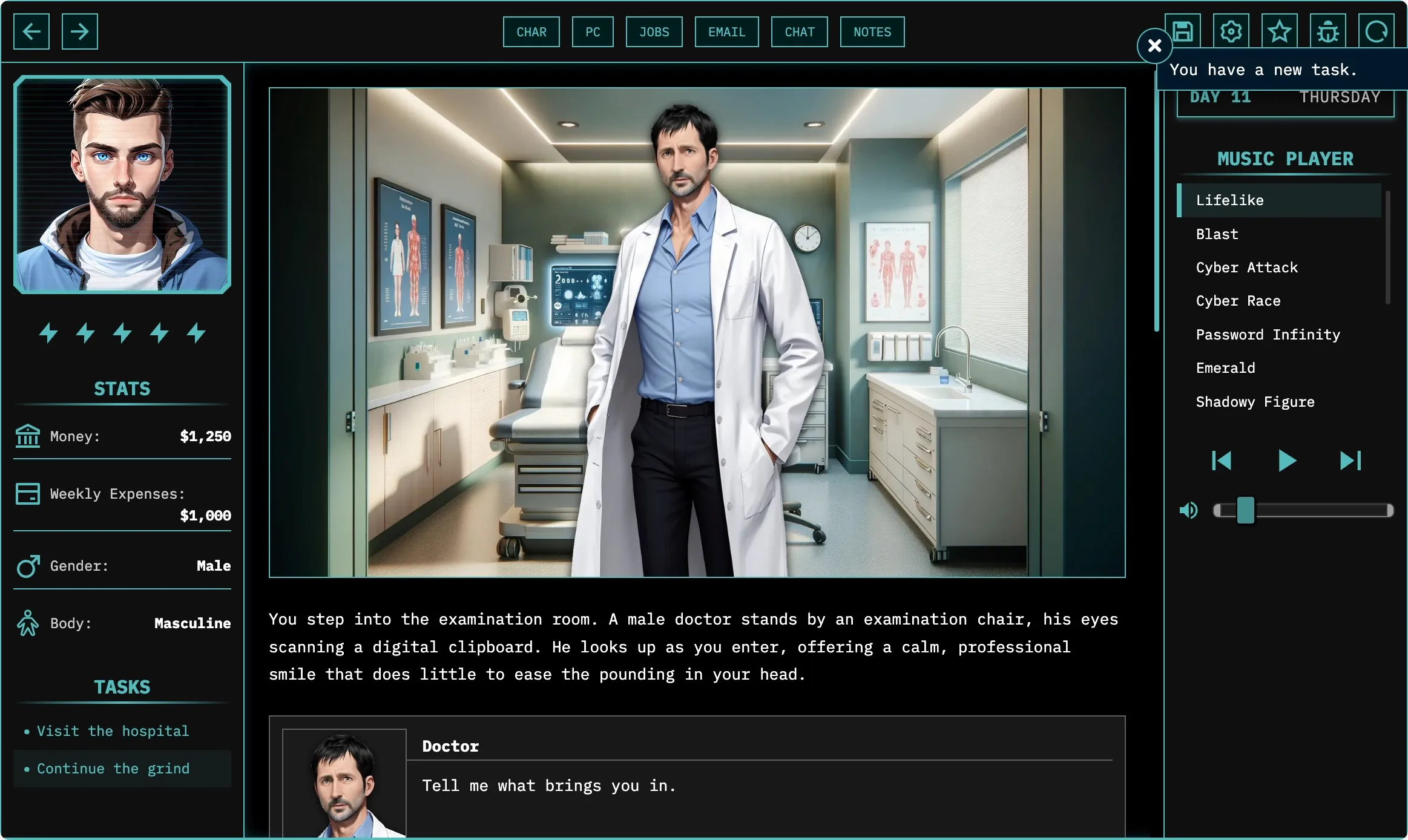The image size is (1408, 840).
Task: Dismiss the new task notification
Action: (x=1154, y=45)
